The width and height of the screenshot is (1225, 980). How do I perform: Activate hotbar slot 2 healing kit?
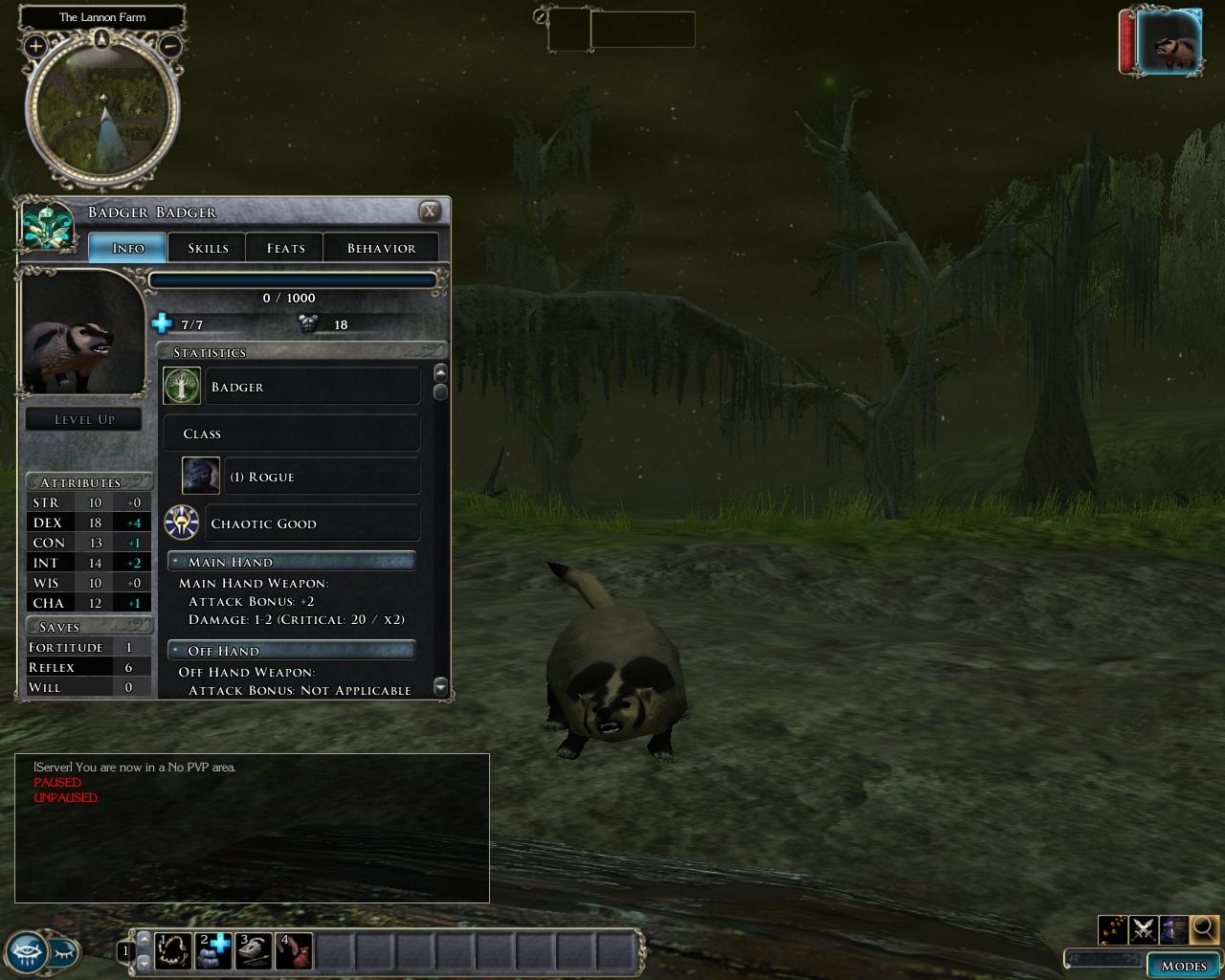click(213, 951)
